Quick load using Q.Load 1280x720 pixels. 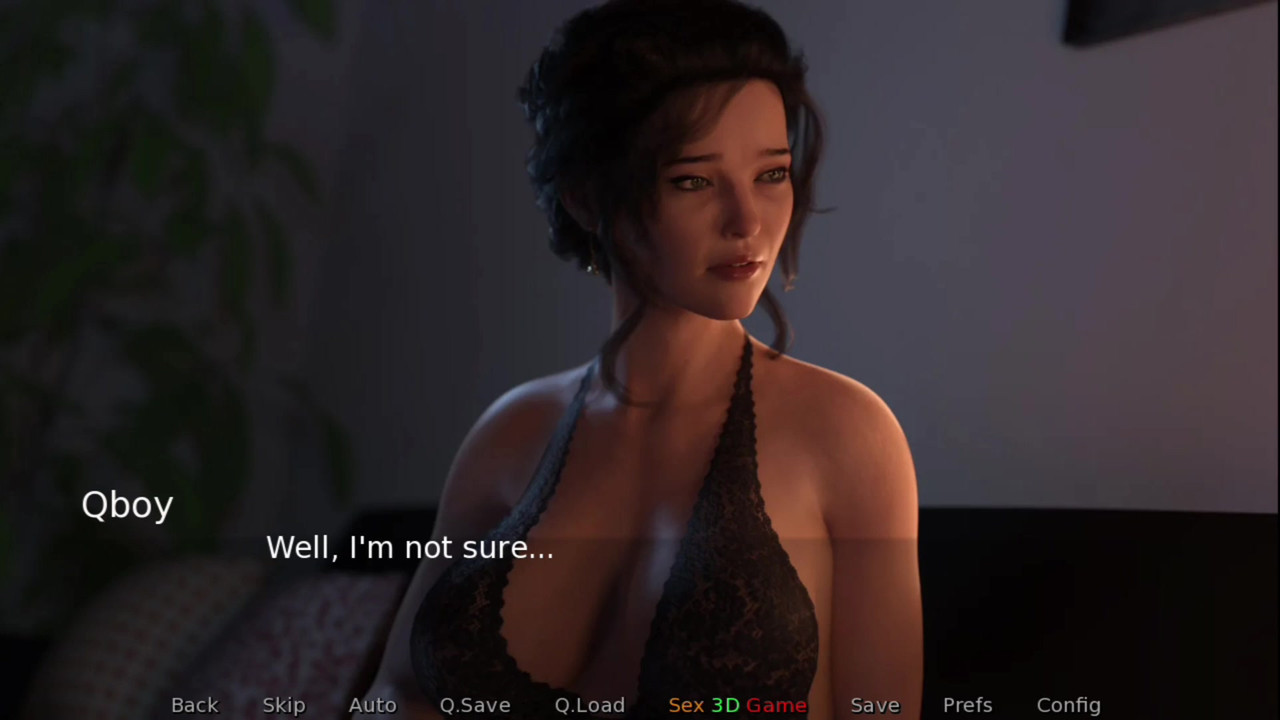pos(590,705)
